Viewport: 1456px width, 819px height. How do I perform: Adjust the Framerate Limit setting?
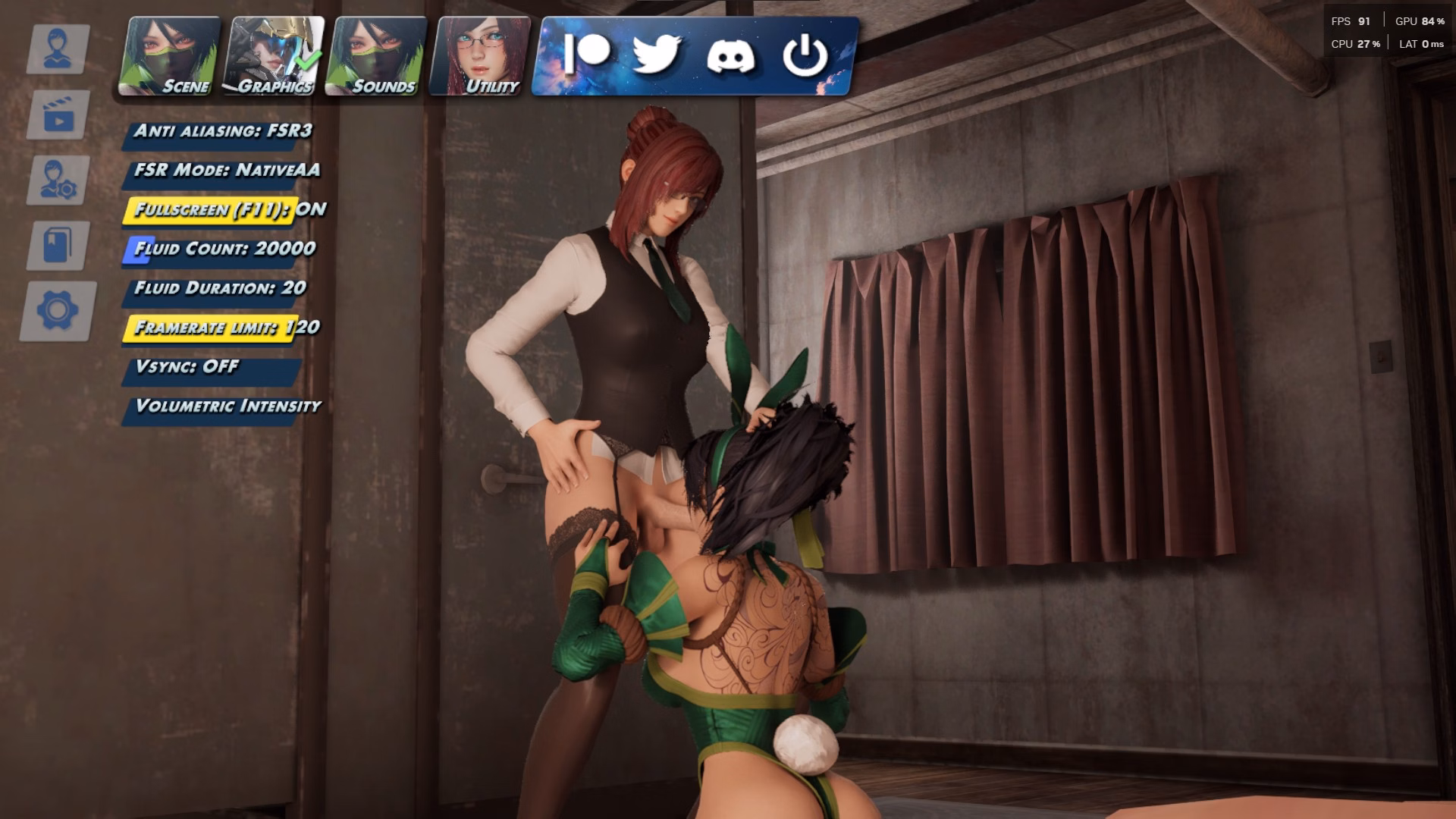226,328
